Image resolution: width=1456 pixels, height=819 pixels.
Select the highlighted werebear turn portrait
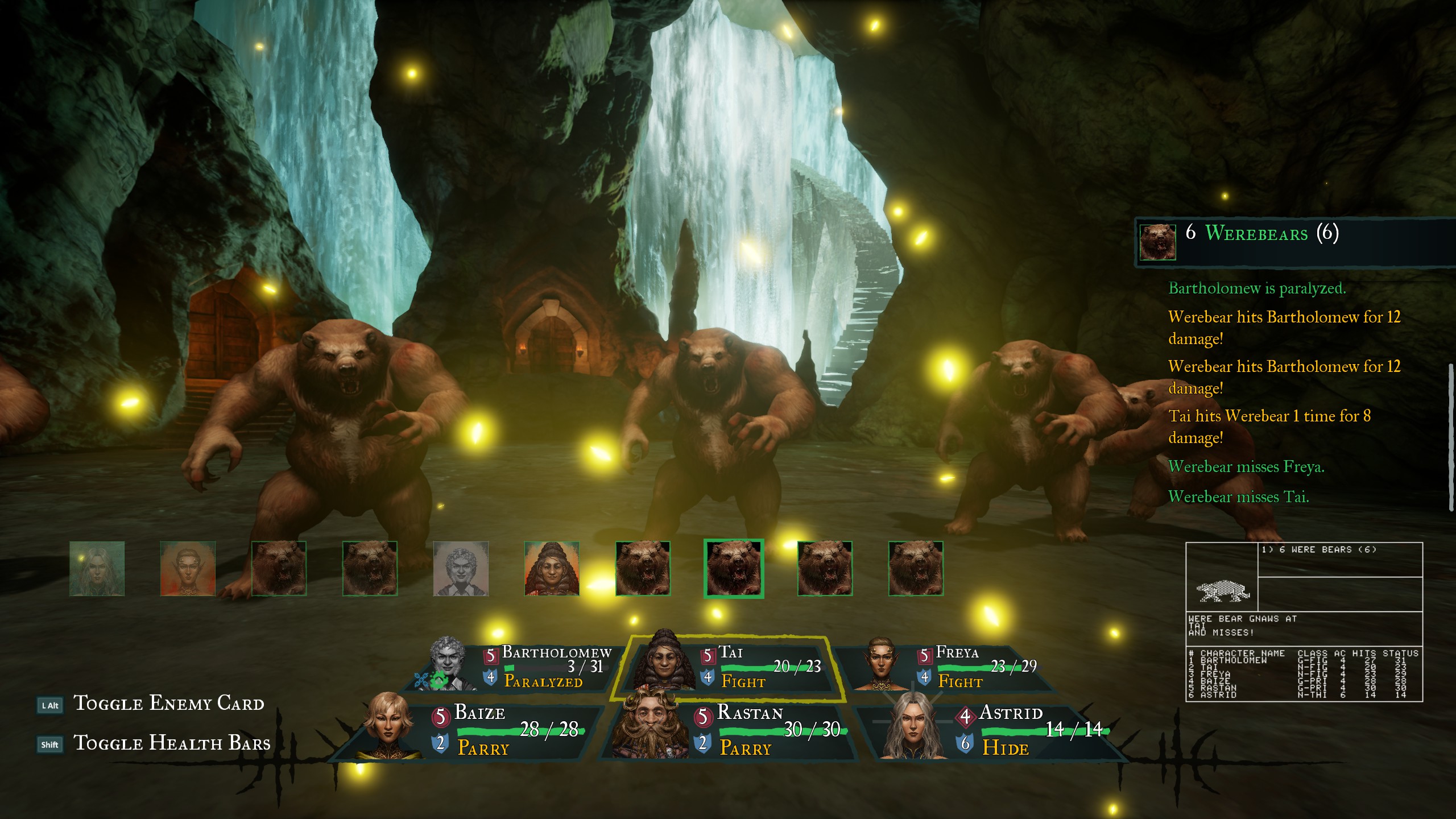734,569
